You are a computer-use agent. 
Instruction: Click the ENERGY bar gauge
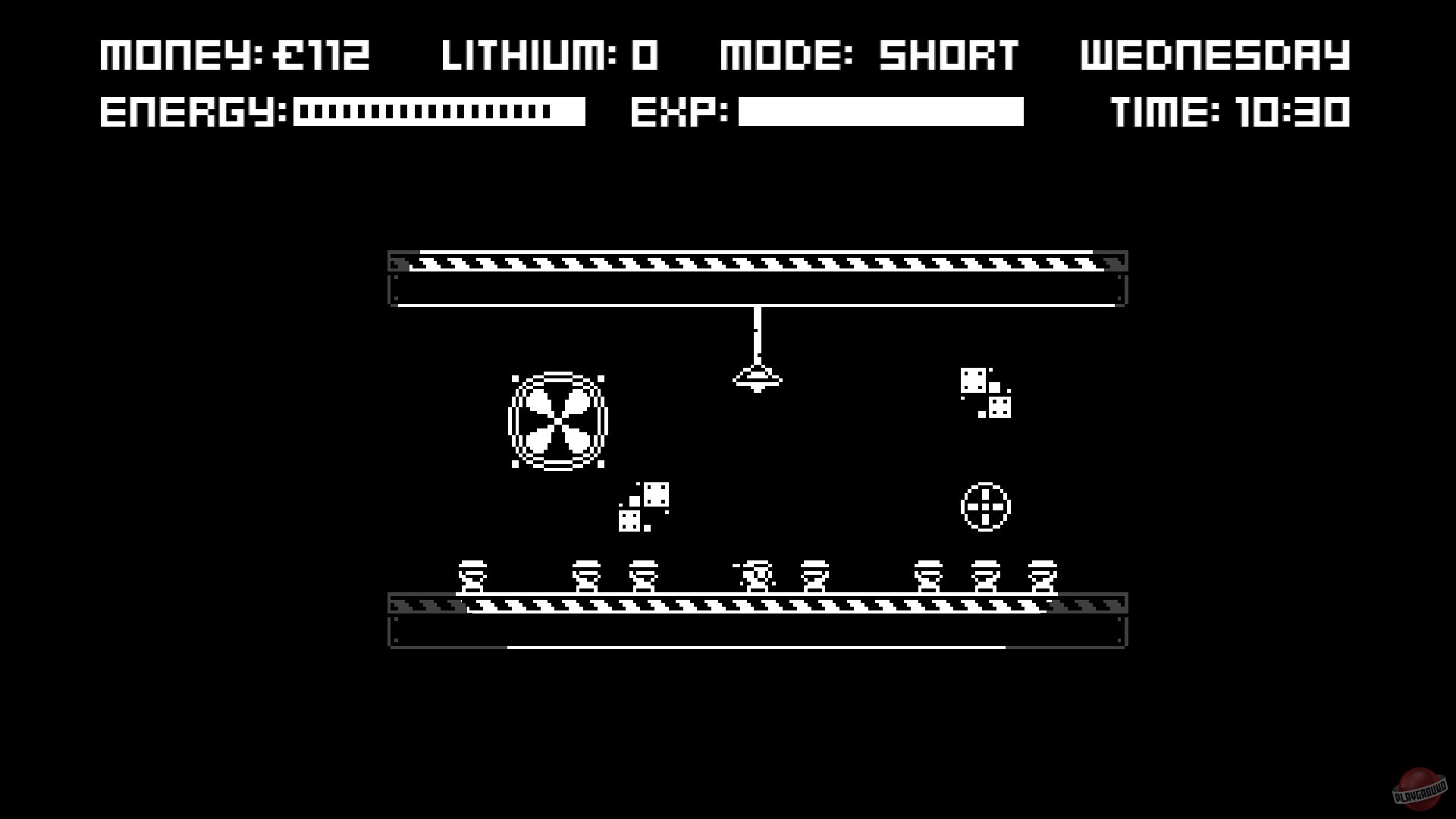pyautogui.click(x=440, y=112)
